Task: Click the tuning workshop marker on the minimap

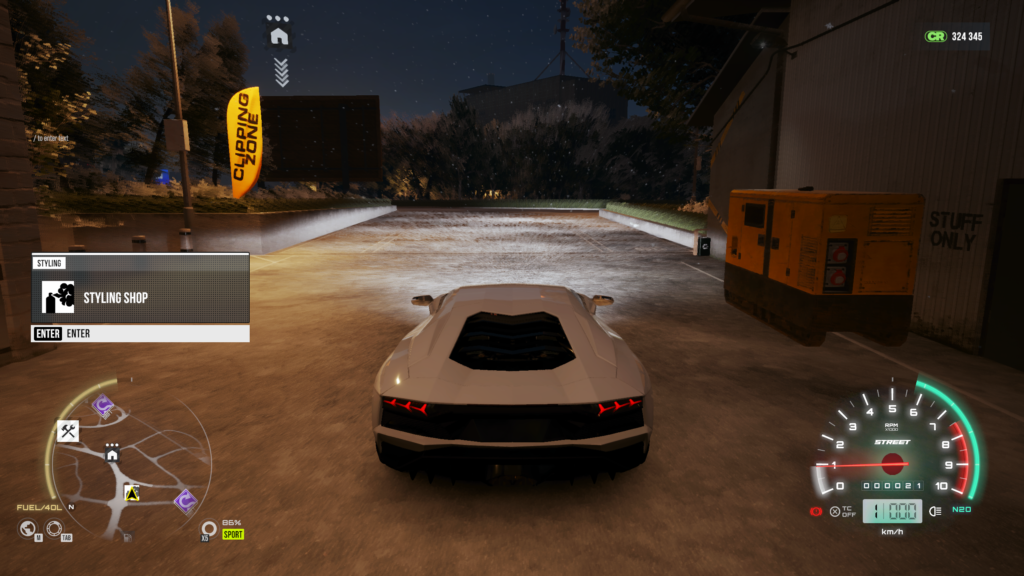Action: pos(68,431)
